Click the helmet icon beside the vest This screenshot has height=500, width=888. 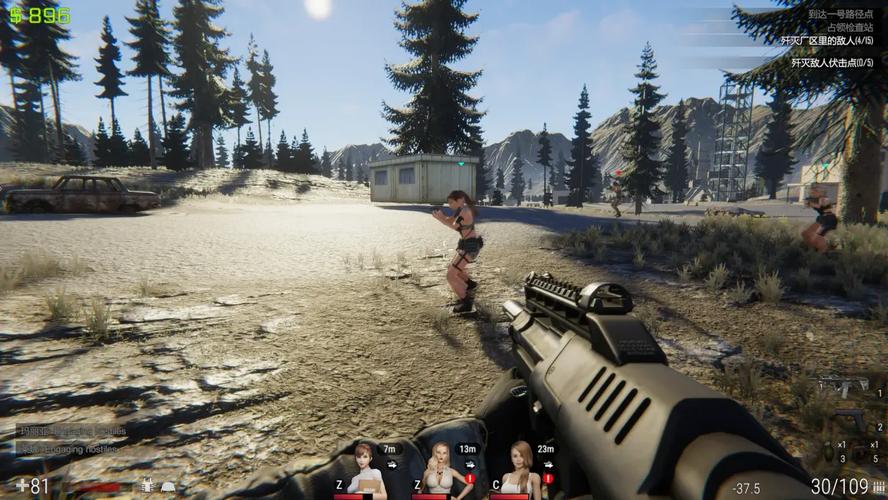pos(169,487)
